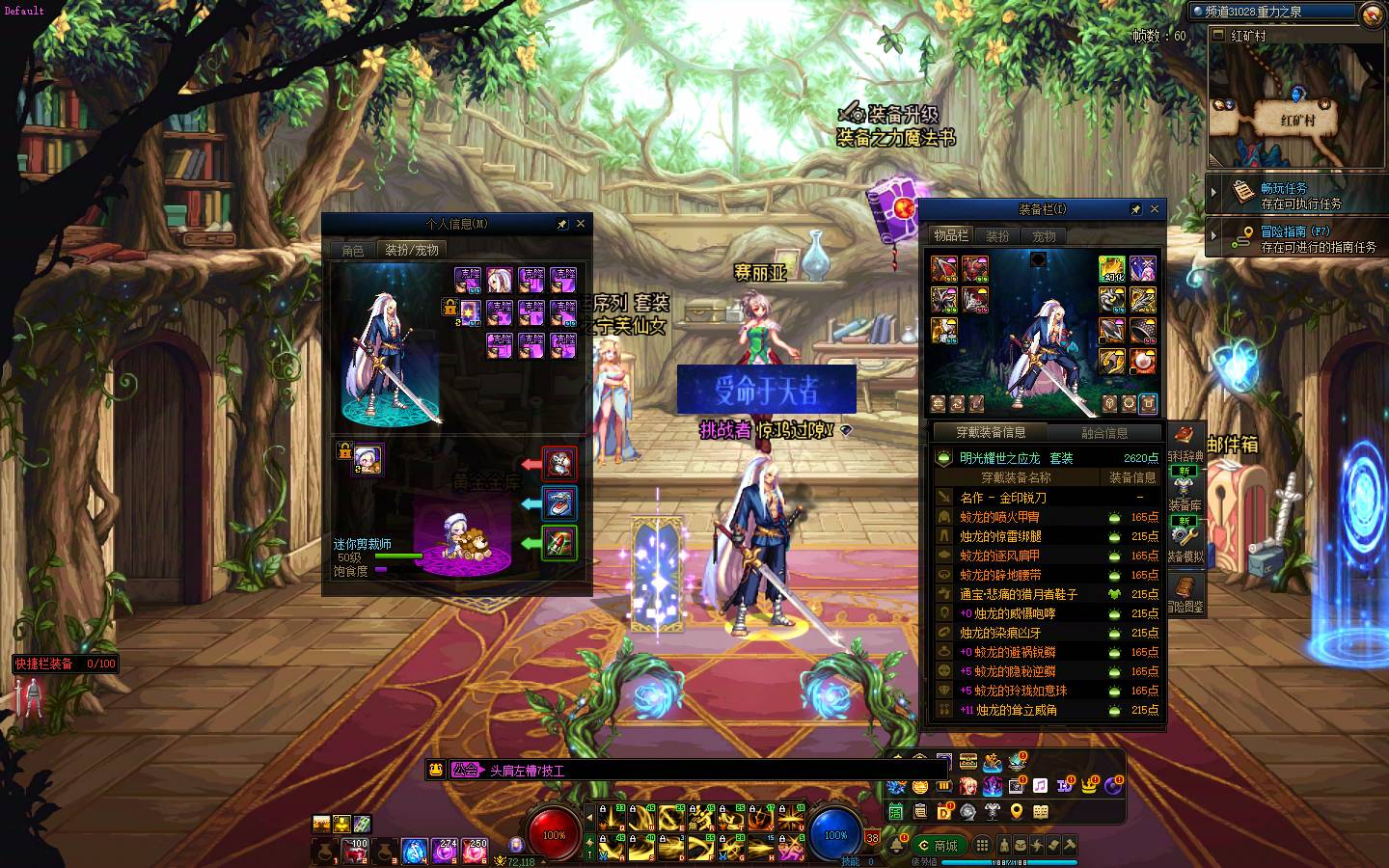This screenshot has width=1389, height=868.
Task: Show the 融合信息 fusion info tab
Action: click(1104, 433)
